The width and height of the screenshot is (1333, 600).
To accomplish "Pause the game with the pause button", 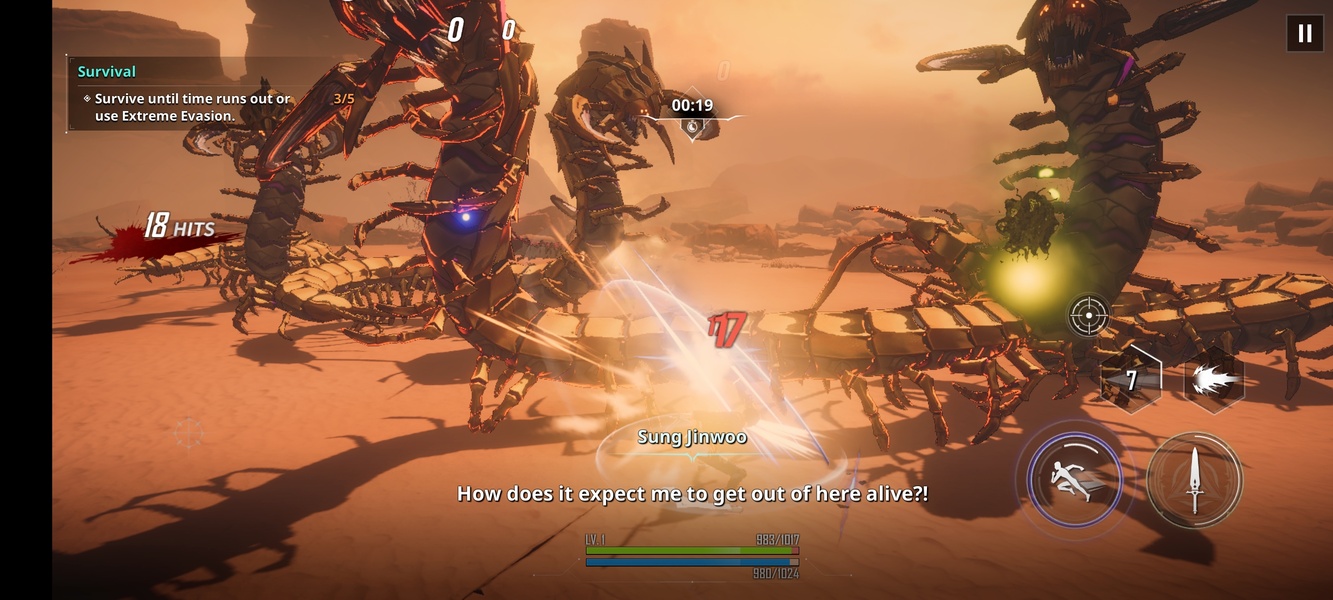I will click(1304, 33).
